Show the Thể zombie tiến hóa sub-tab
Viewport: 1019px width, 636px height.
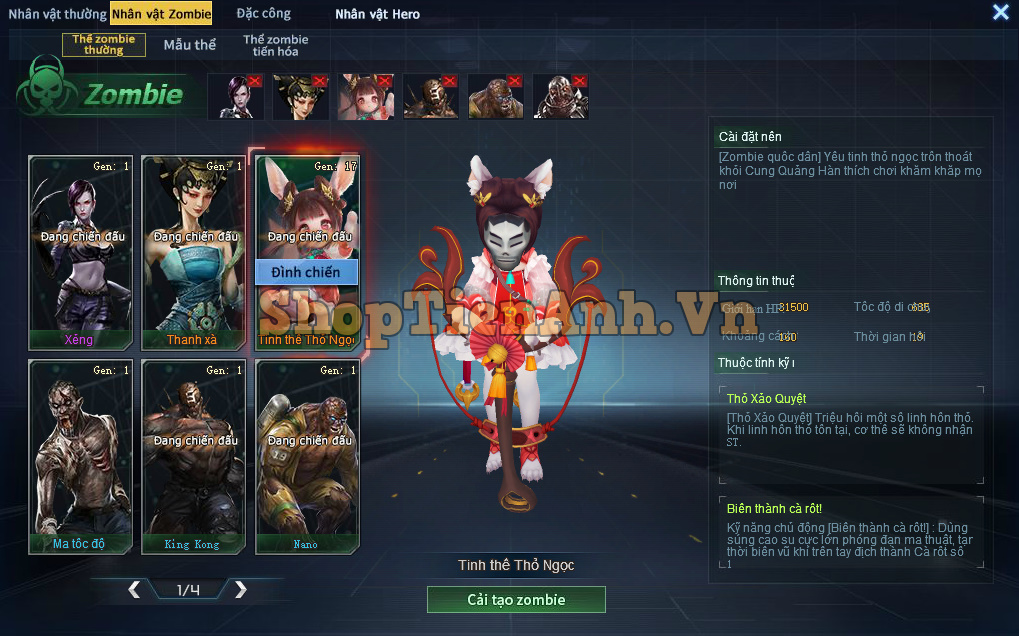click(276, 45)
